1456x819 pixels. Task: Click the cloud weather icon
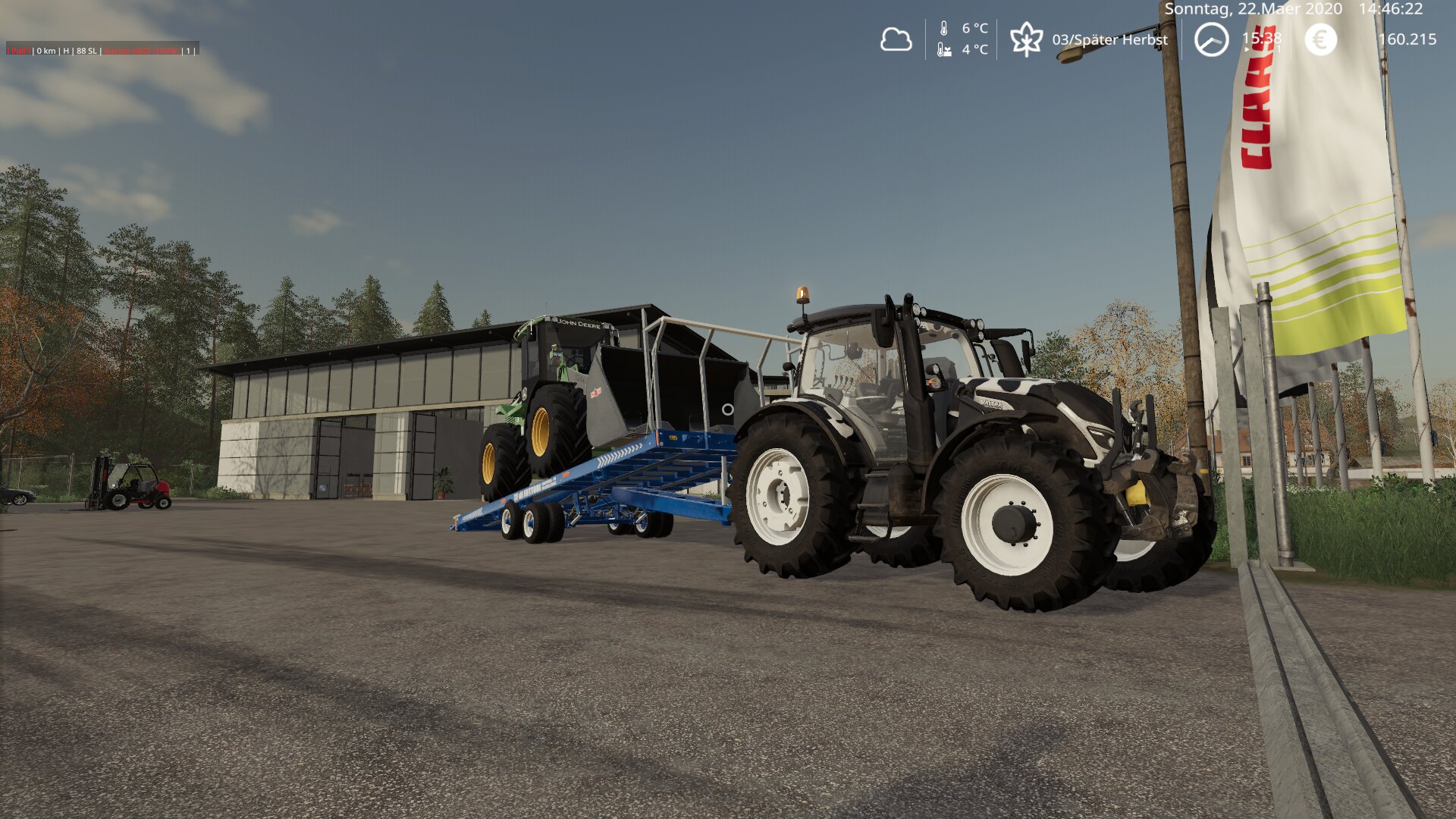pos(896,39)
